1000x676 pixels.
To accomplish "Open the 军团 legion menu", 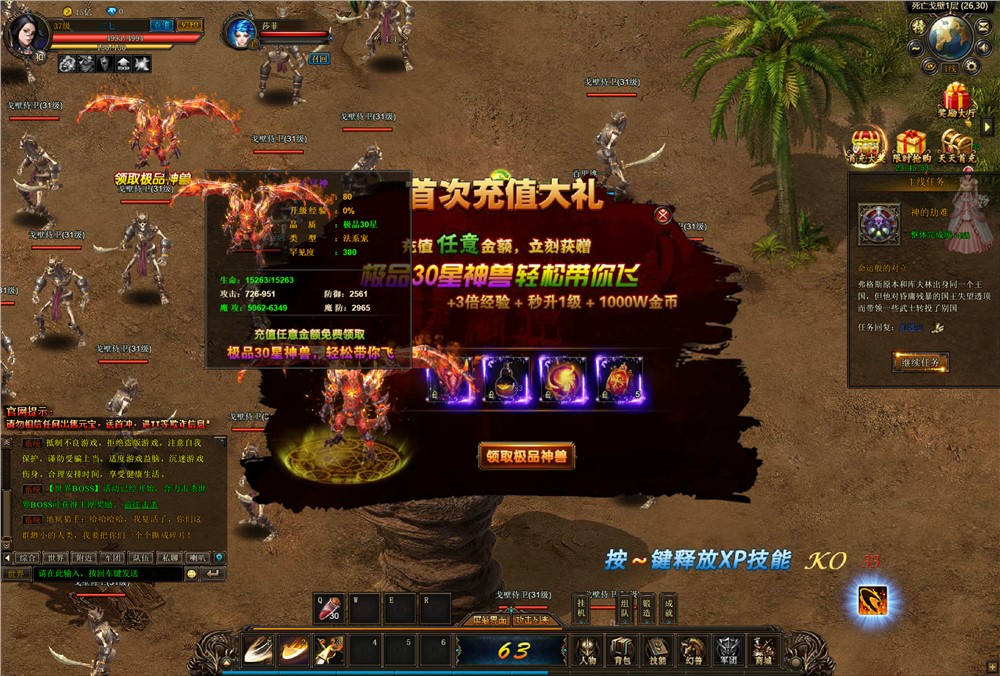I will pos(726,649).
